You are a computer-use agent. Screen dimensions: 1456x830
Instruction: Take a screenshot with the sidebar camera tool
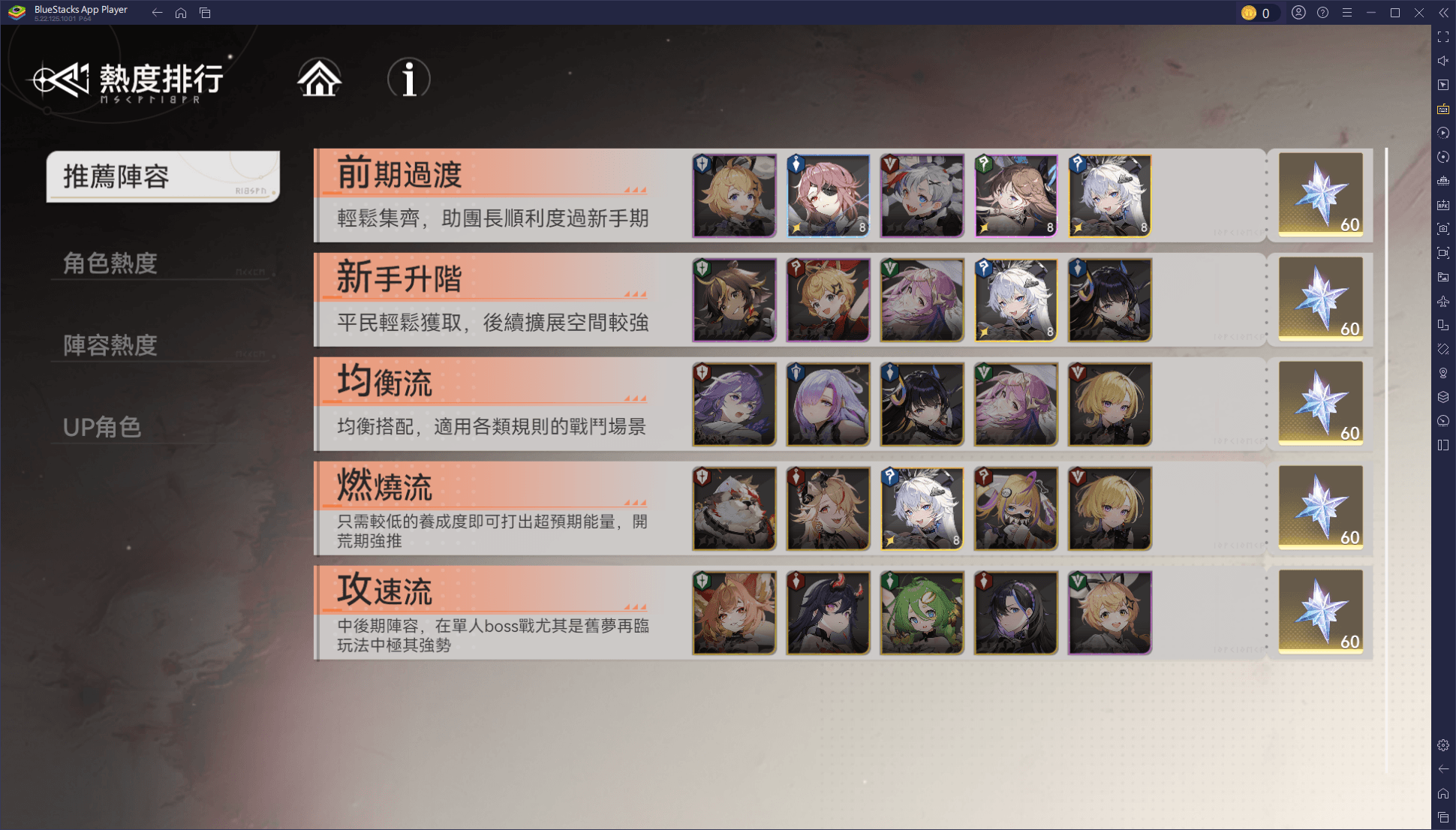tap(1442, 228)
